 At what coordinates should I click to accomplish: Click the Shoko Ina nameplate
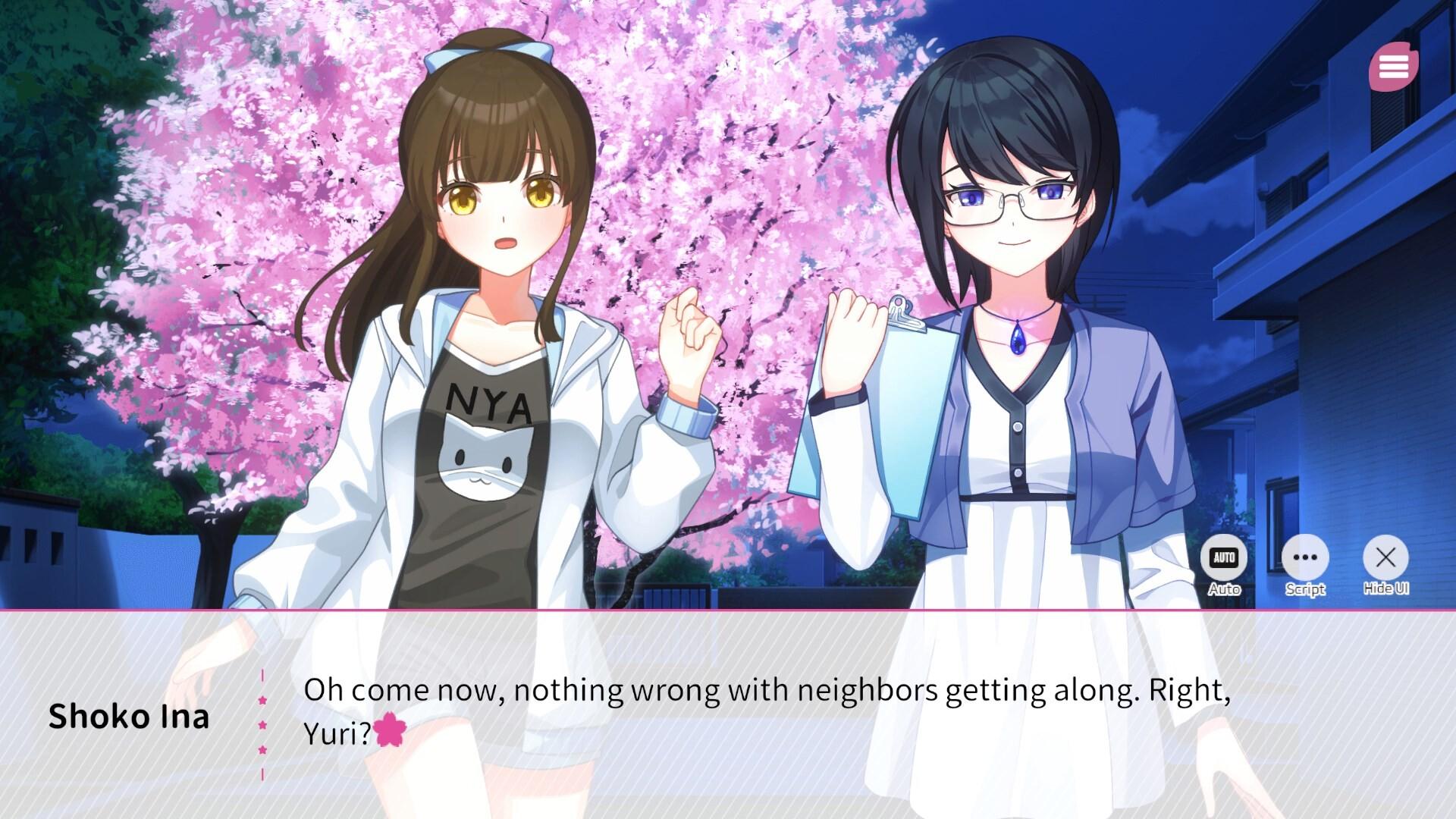pyautogui.click(x=130, y=717)
